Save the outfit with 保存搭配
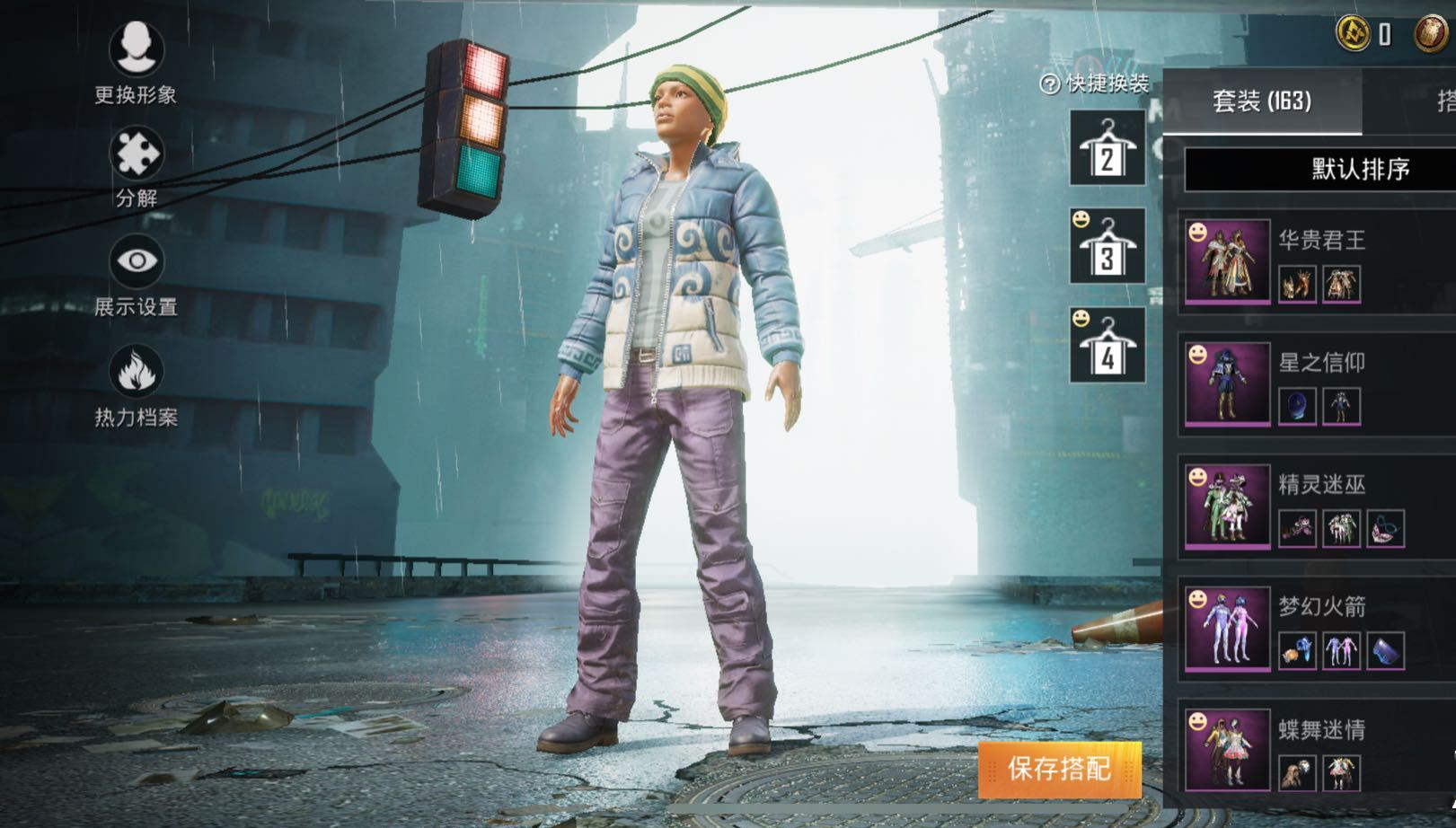The height and width of the screenshot is (828, 1456). click(1060, 769)
